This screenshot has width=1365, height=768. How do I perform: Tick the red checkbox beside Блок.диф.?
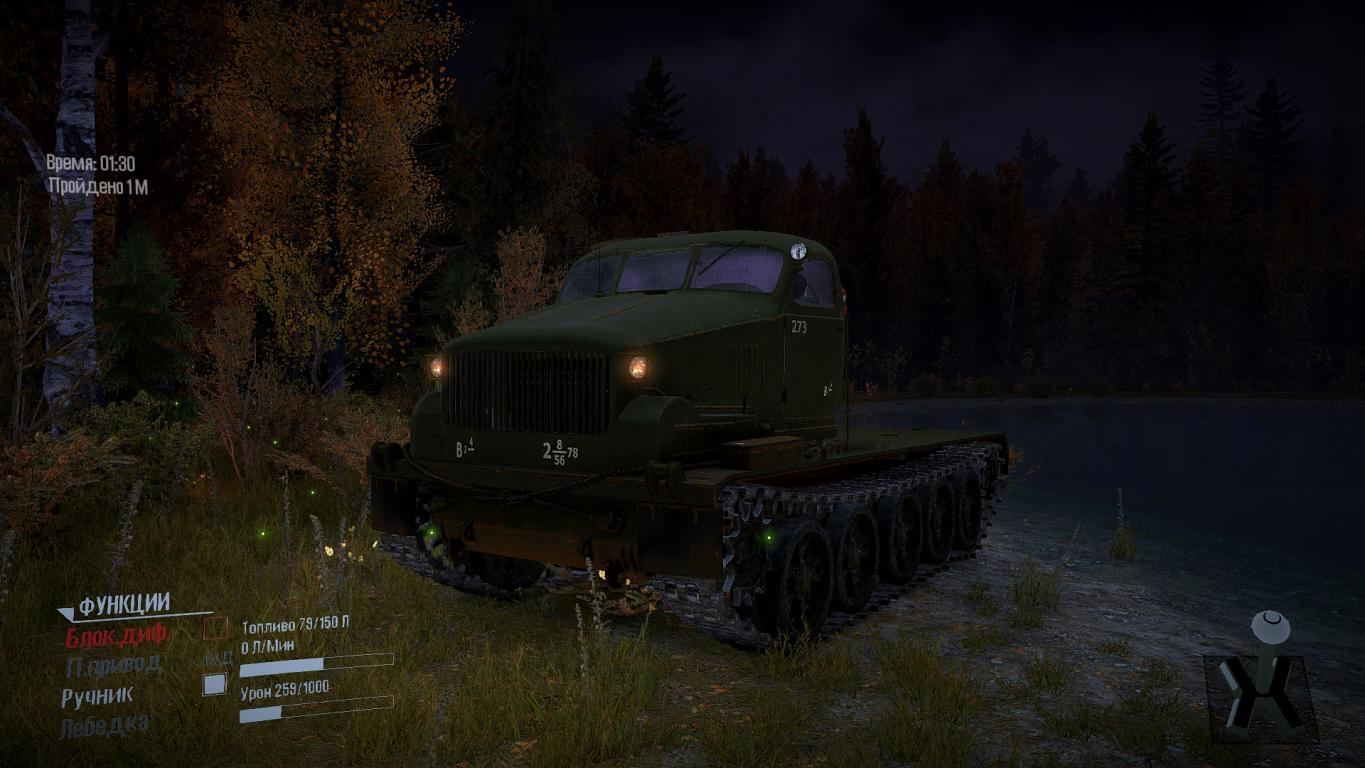215,629
